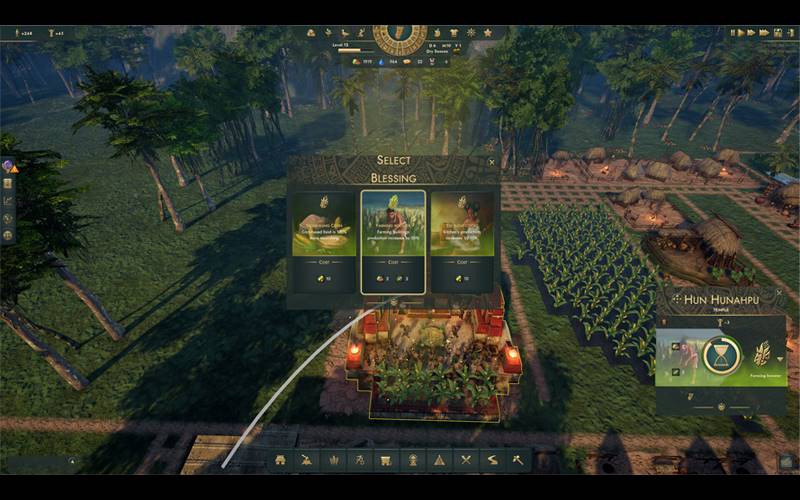Open the purple gem icon on left sidebar
This screenshot has height=500, width=800.
(8, 166)
